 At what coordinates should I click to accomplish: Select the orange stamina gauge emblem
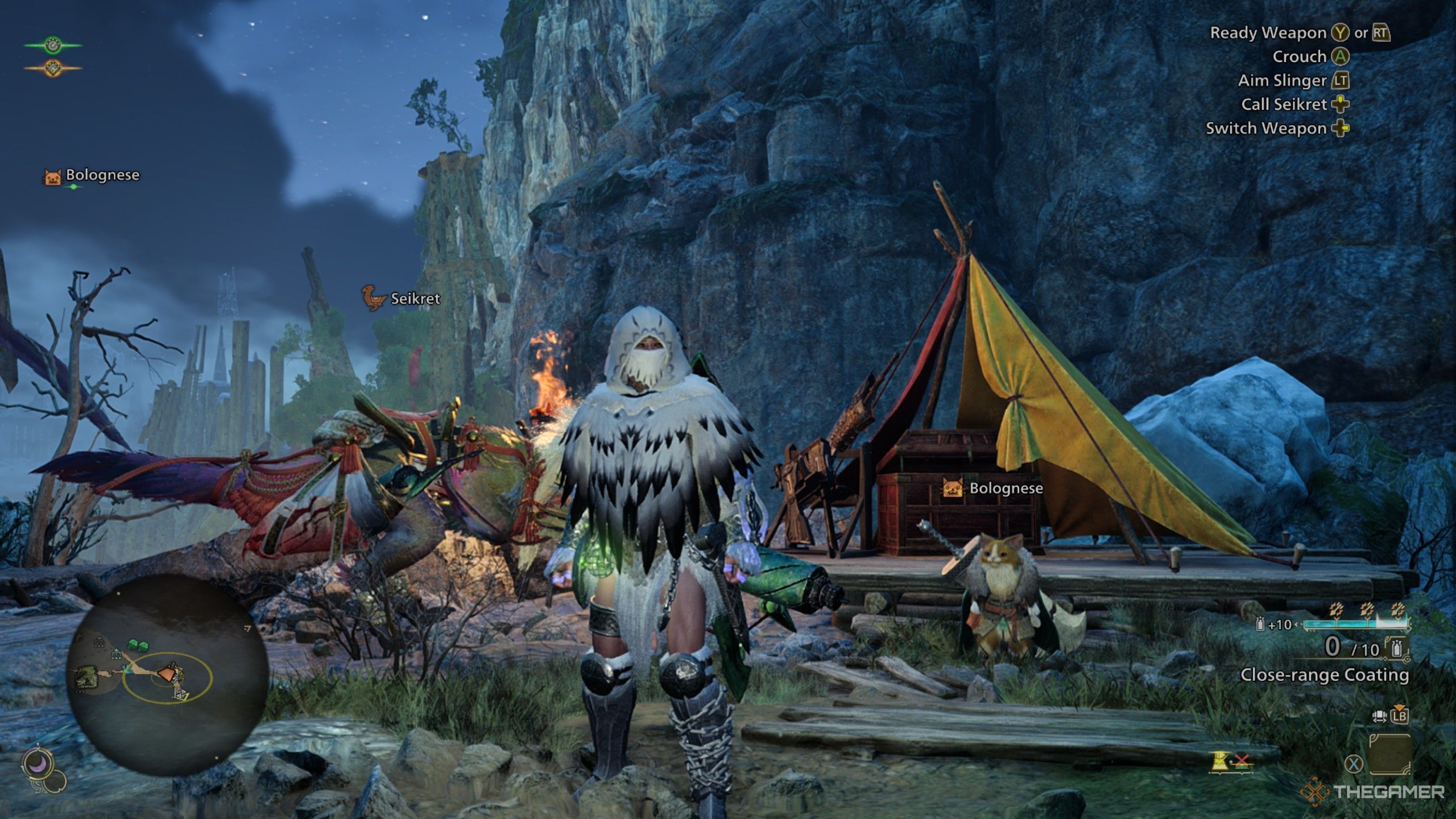point(53,68)
